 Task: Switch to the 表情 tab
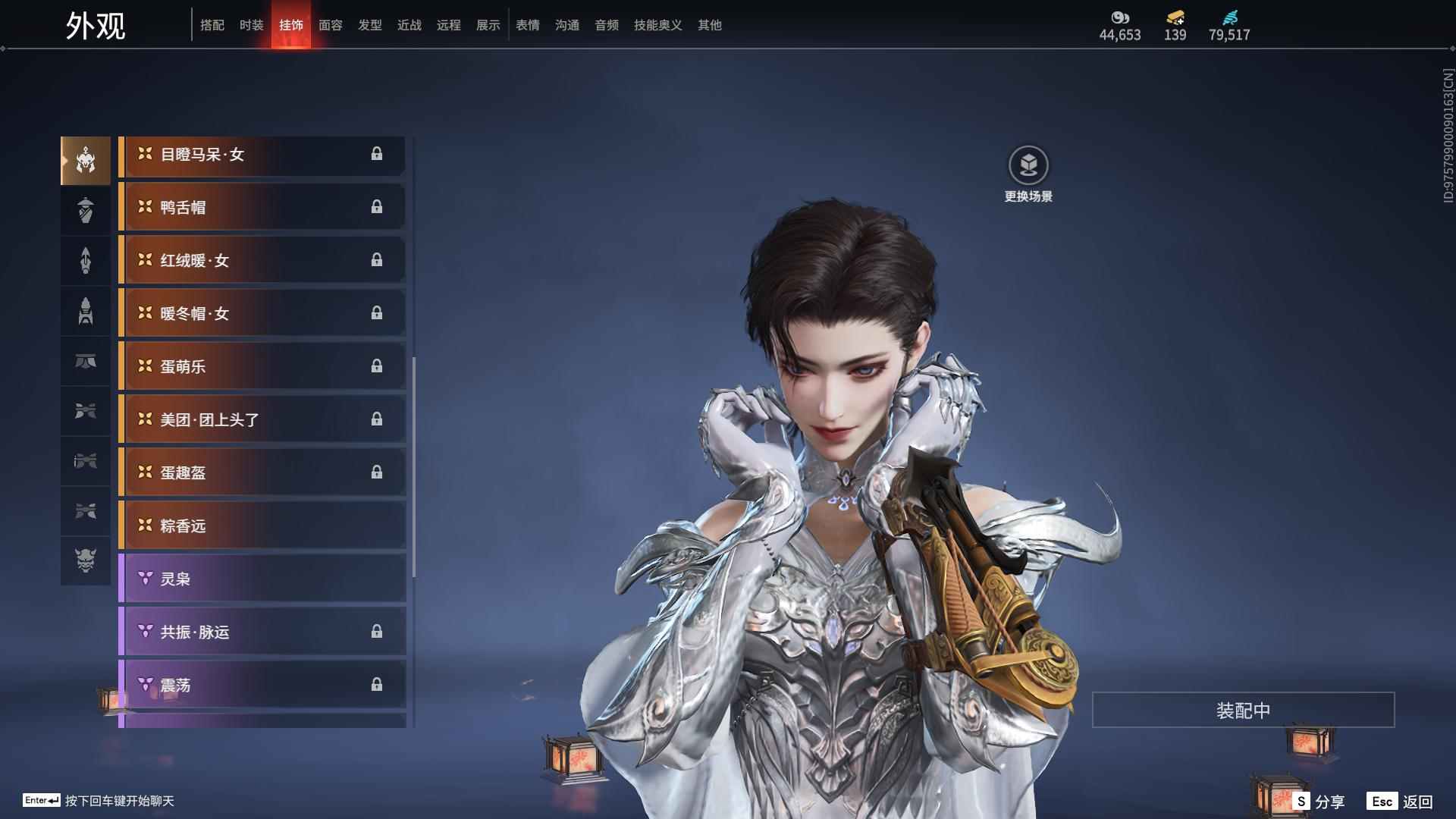(x=527, y=25)
